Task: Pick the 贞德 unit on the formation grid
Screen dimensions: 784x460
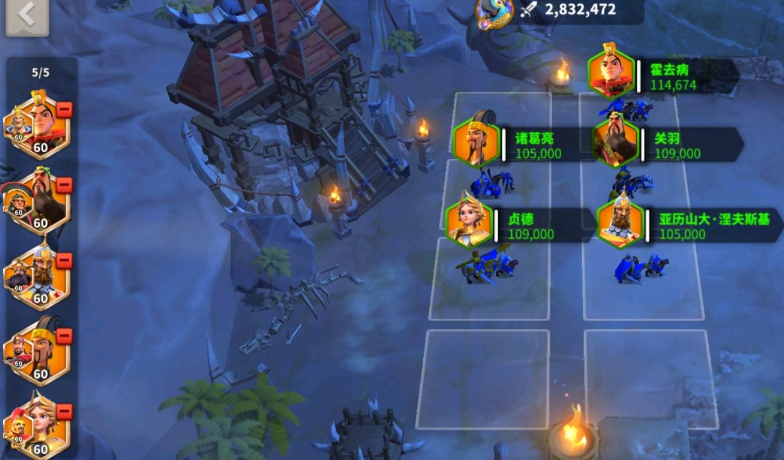Action: [x=469, y=222]
